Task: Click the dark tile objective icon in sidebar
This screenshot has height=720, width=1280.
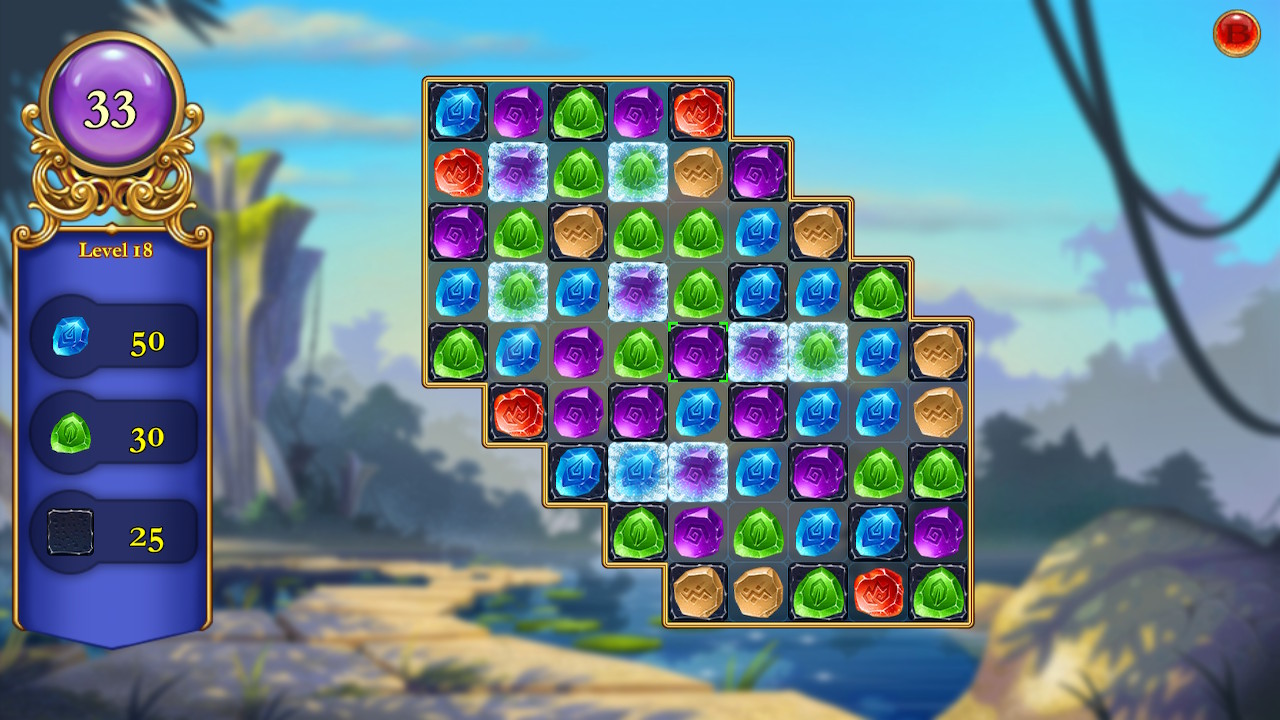Action: click(72, 531)
